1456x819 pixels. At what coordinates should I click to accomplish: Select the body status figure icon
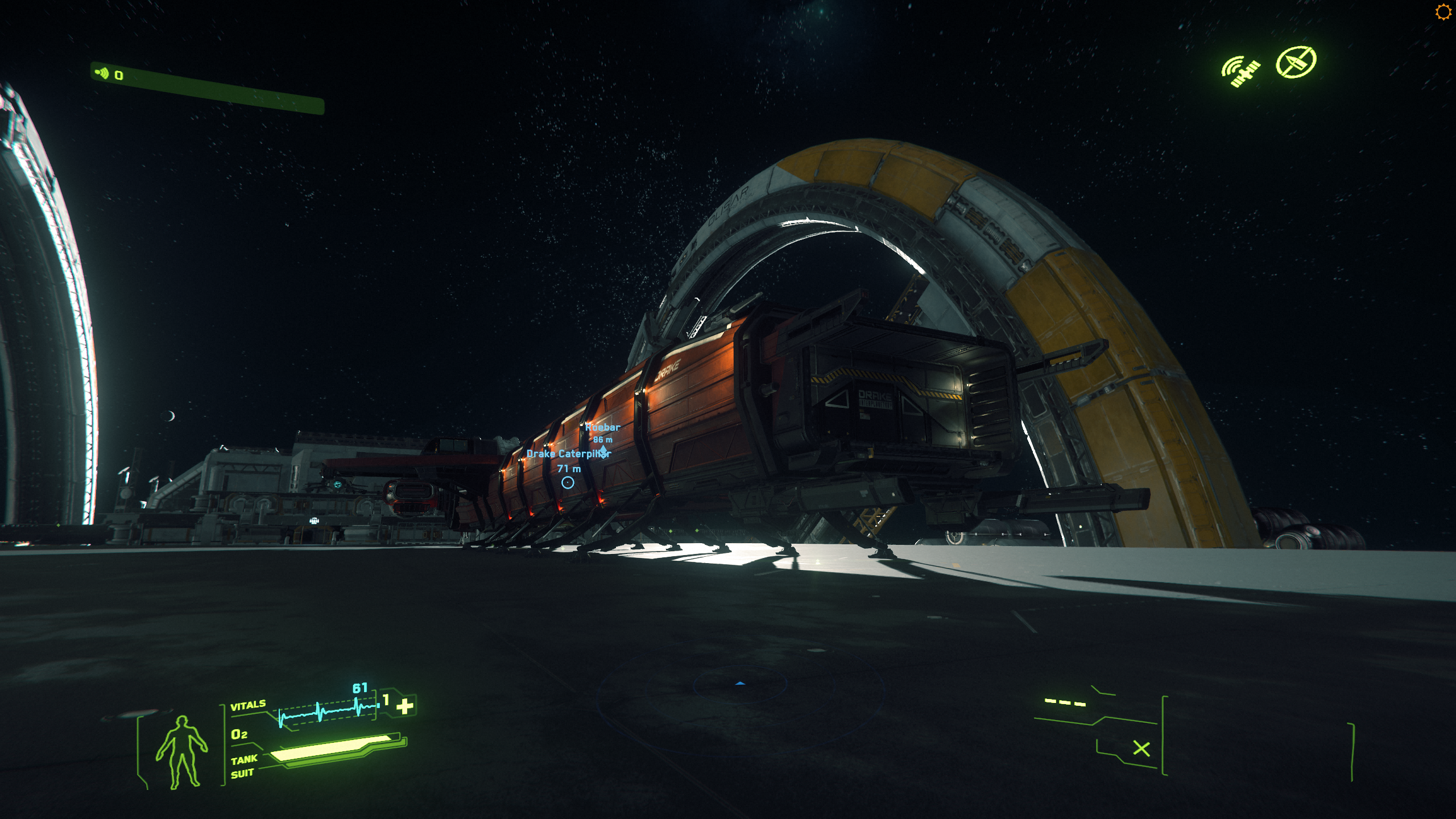pos(181,752)
